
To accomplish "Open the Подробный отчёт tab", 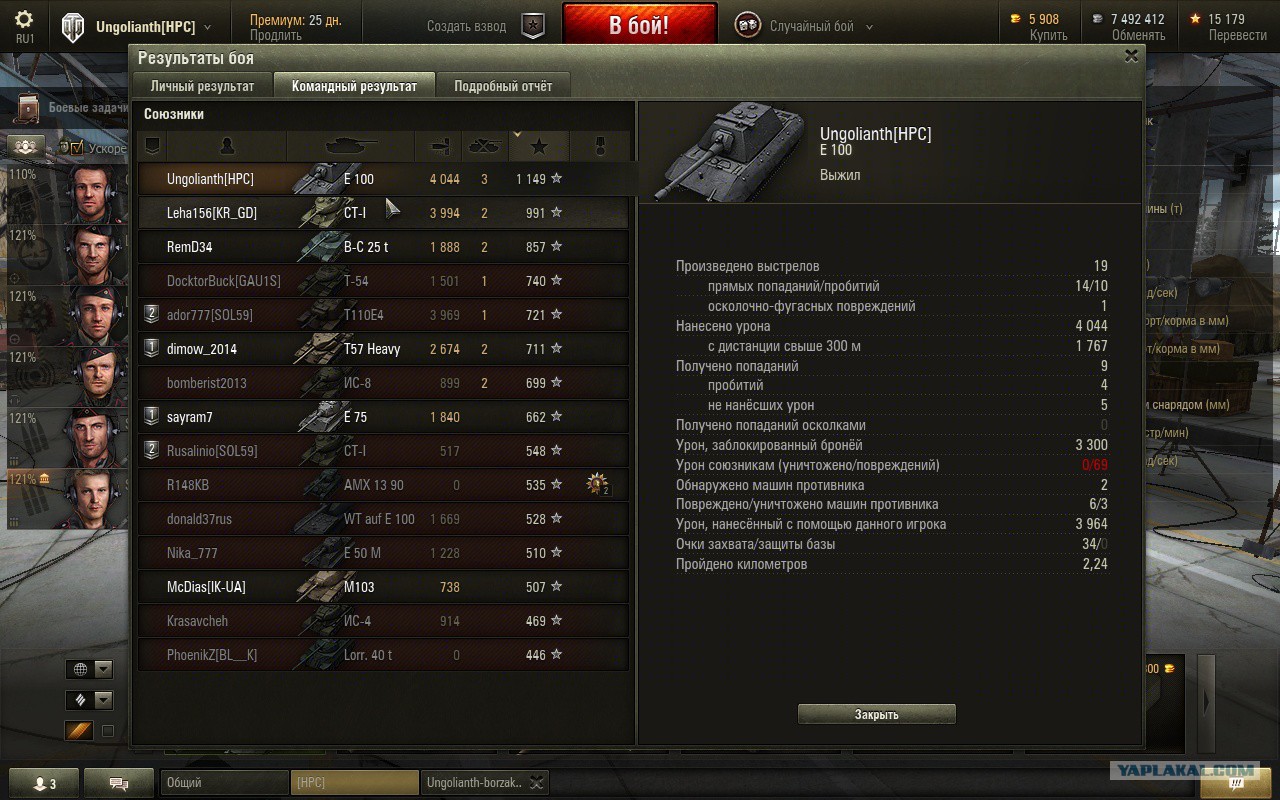I will click(503, 86).
